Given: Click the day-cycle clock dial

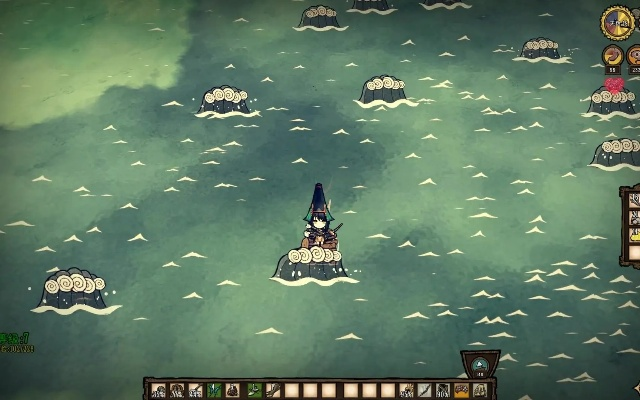Looking at the screenshot, I should pos(616,22).
